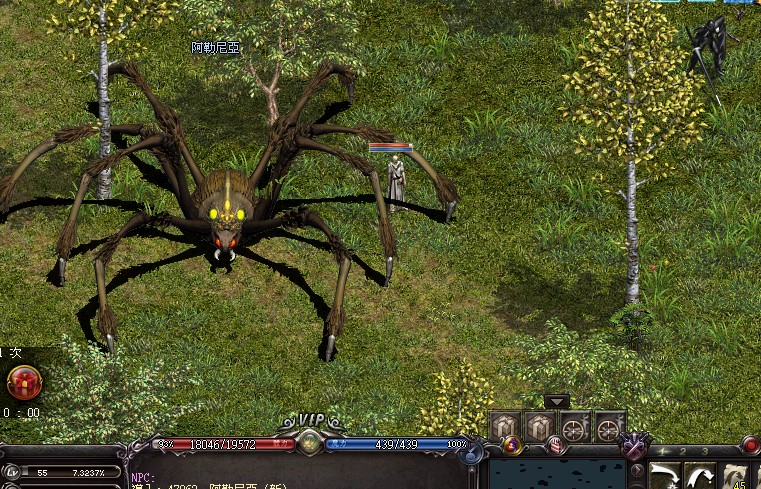
Task: Activate the second crosshair target icon
Action: click(608, 427)
